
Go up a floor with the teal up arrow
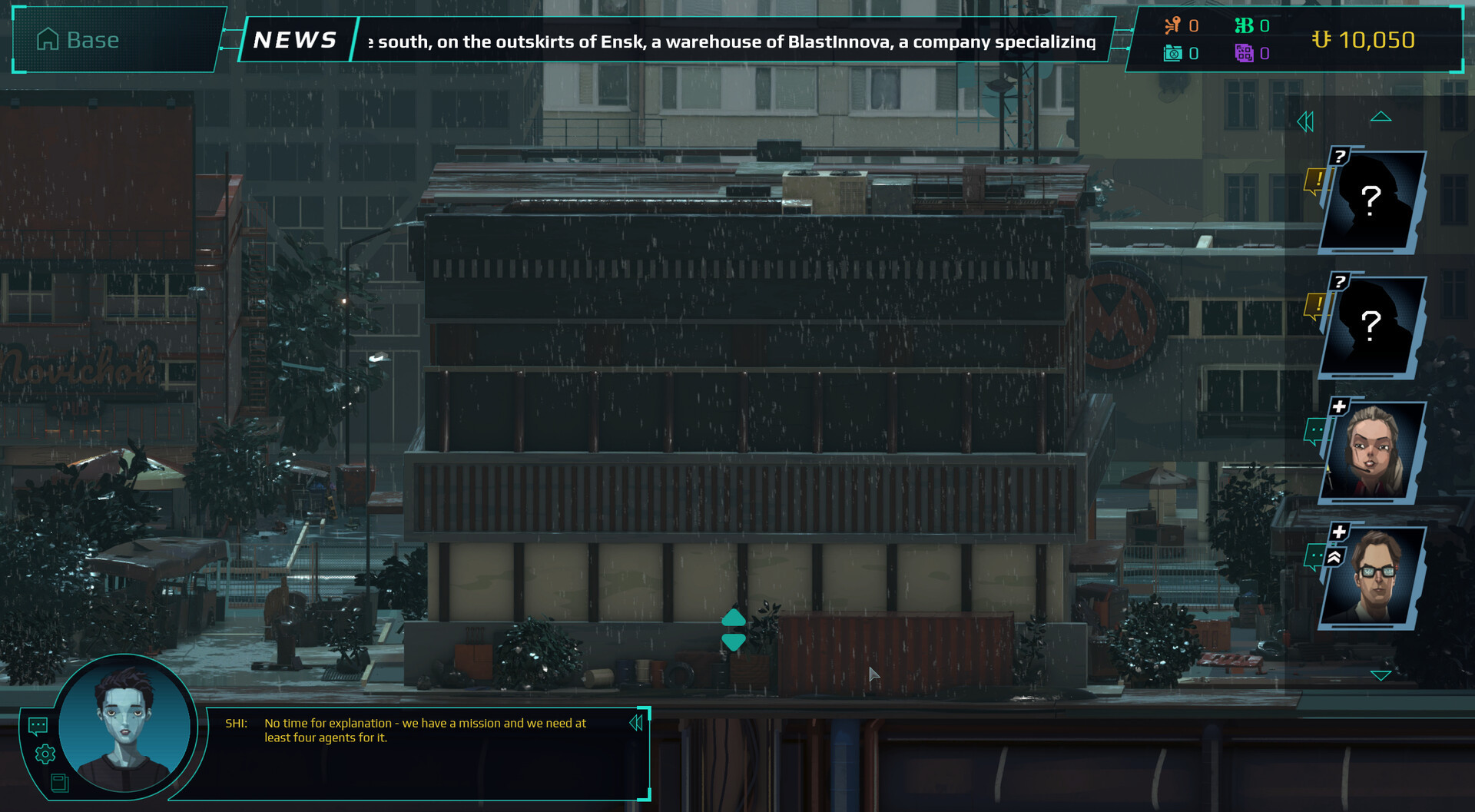click(x=734, y=618)
